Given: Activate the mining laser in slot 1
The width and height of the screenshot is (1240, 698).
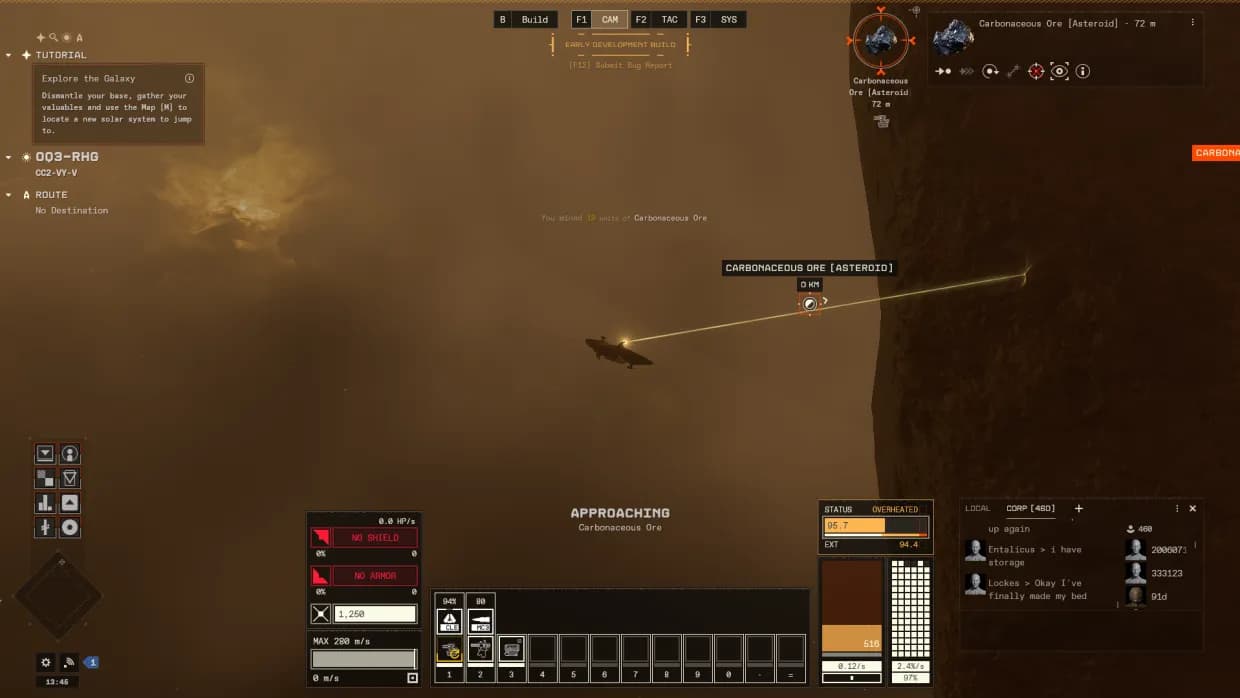Looking at the screenshot, I should pos(449,649).
